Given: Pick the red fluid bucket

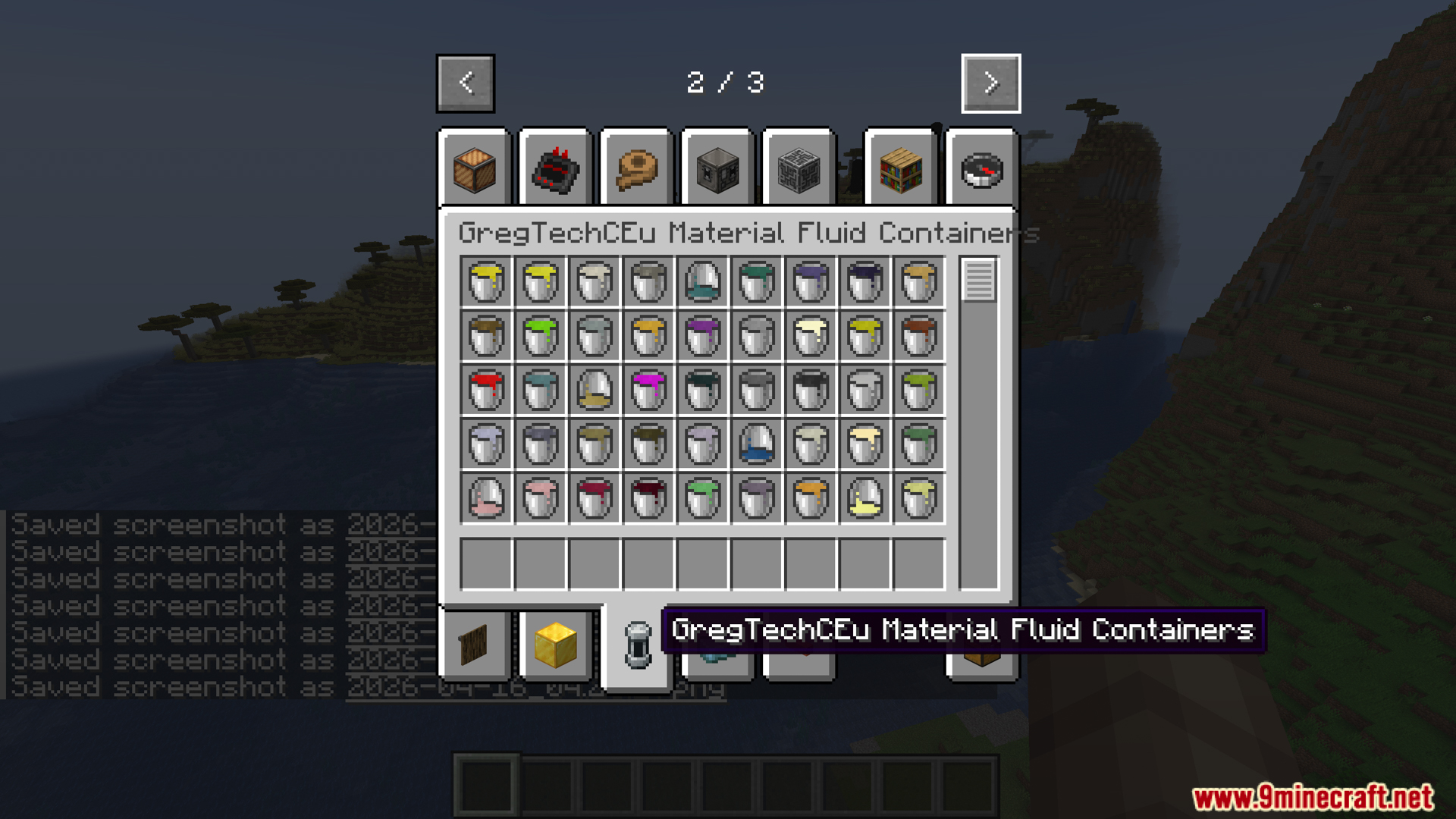Looking at the screenshot, I should coord(485,391).
